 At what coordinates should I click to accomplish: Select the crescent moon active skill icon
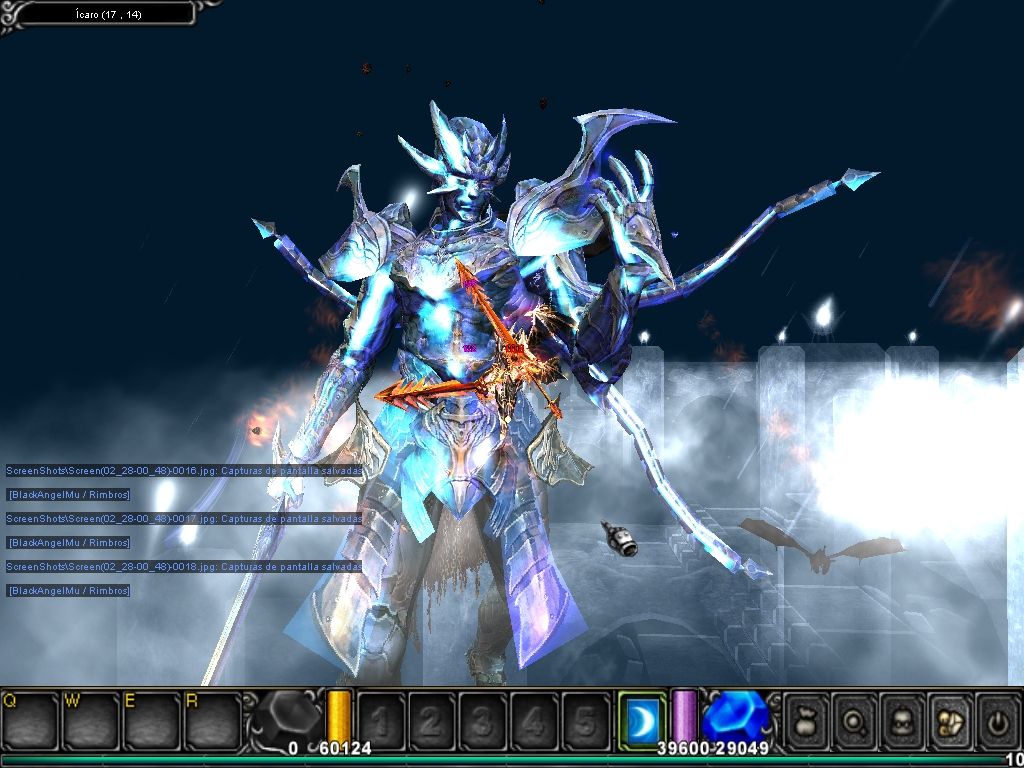(642, 719)
